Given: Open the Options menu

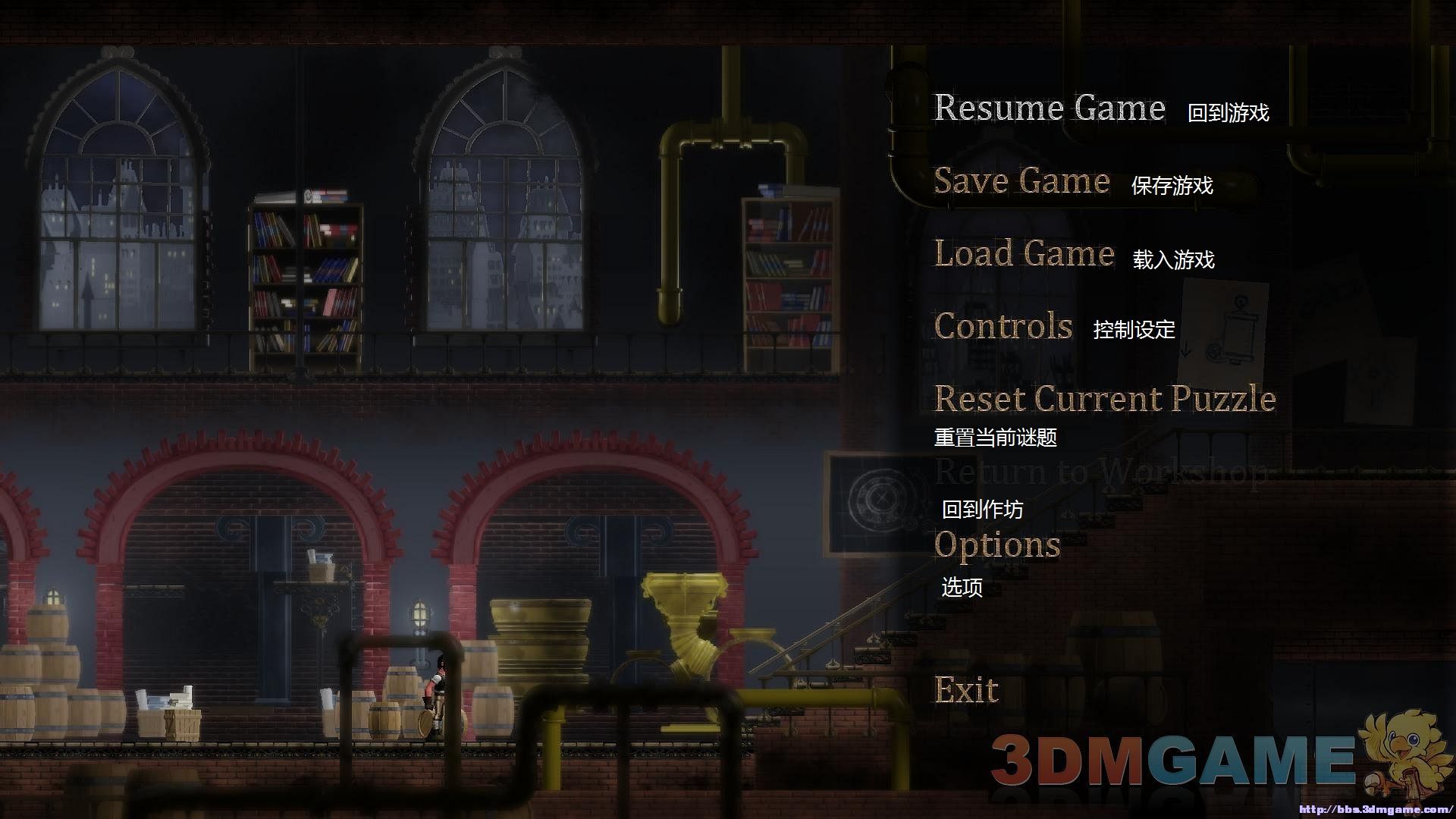Looking at the screenshot, I should tap(996, 545).
